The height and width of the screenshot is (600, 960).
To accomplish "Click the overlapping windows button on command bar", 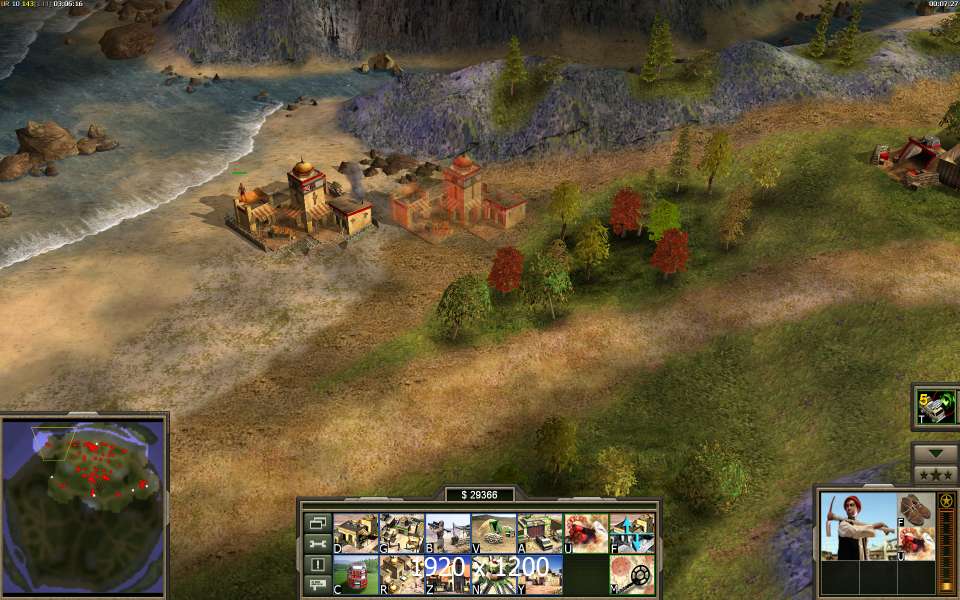I will tap(317, 522).
